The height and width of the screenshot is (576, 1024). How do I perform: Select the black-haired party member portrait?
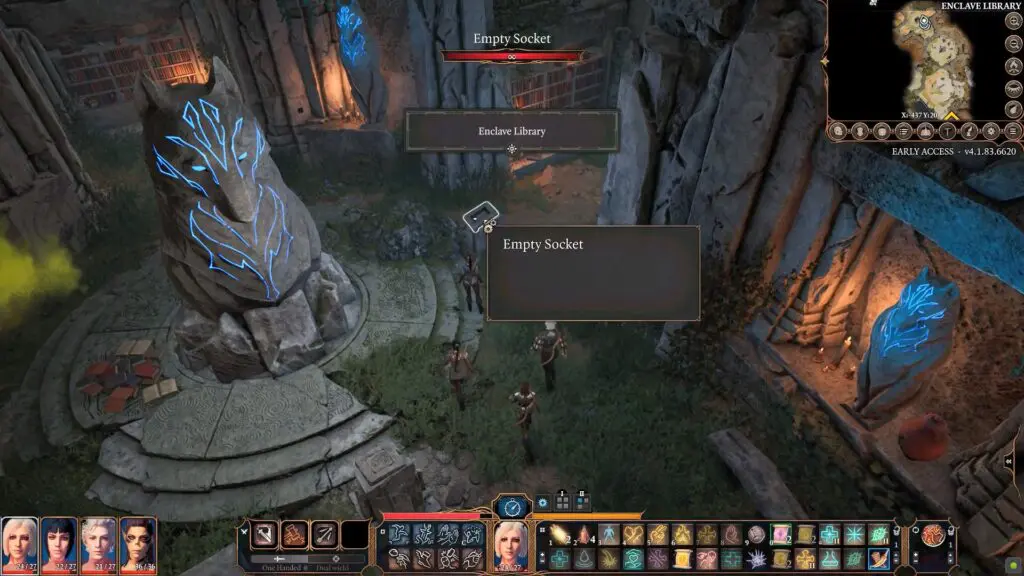[x=59, y=541]
